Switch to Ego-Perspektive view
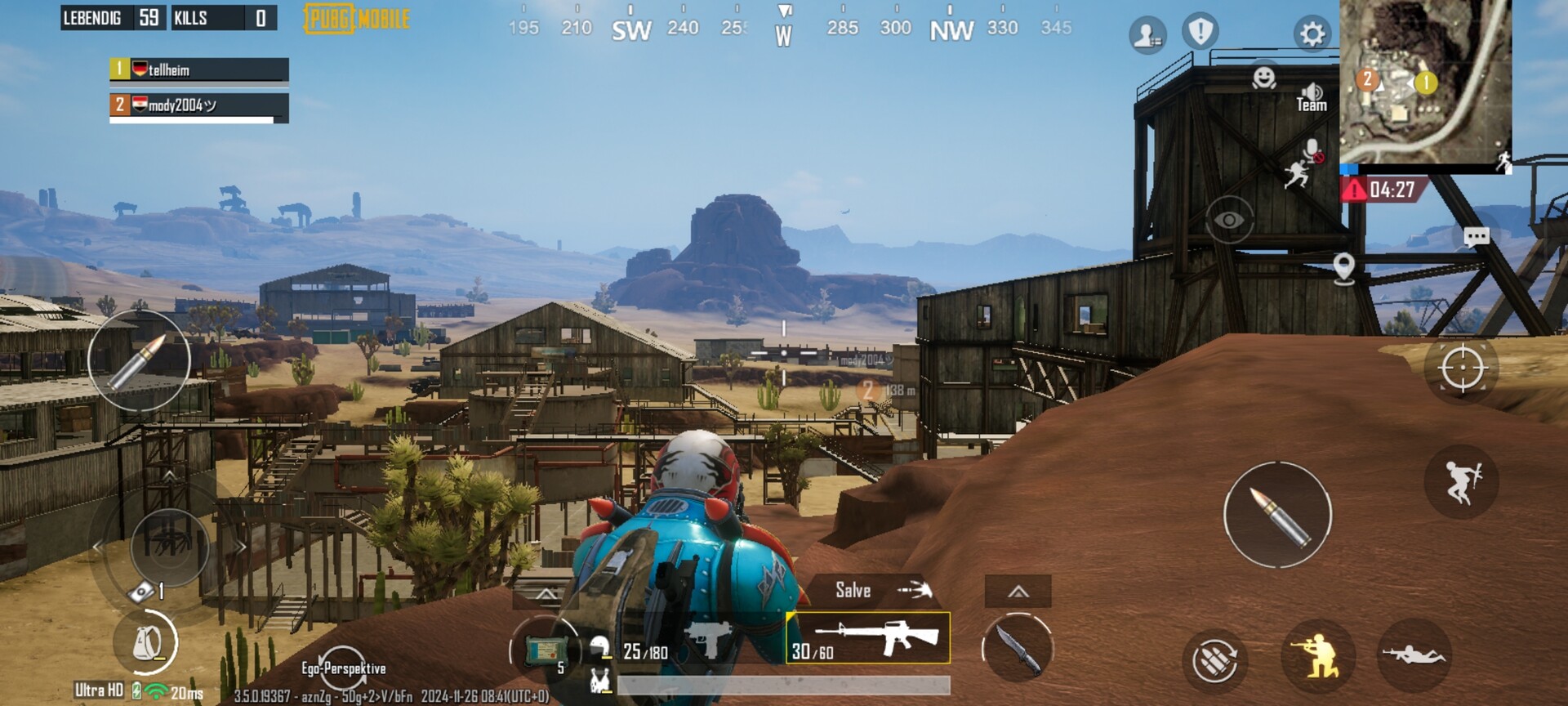The height and width of the screenshot is (706, 1568). pos(343,667)
